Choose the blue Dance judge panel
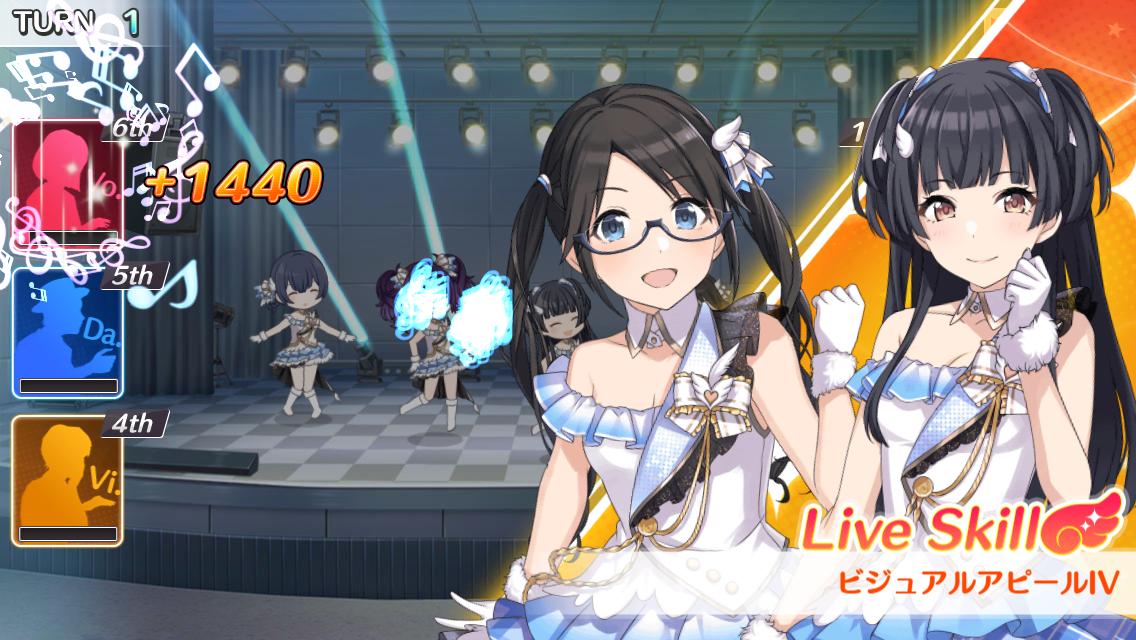The image size is (1136, 640). pos(67,332)
